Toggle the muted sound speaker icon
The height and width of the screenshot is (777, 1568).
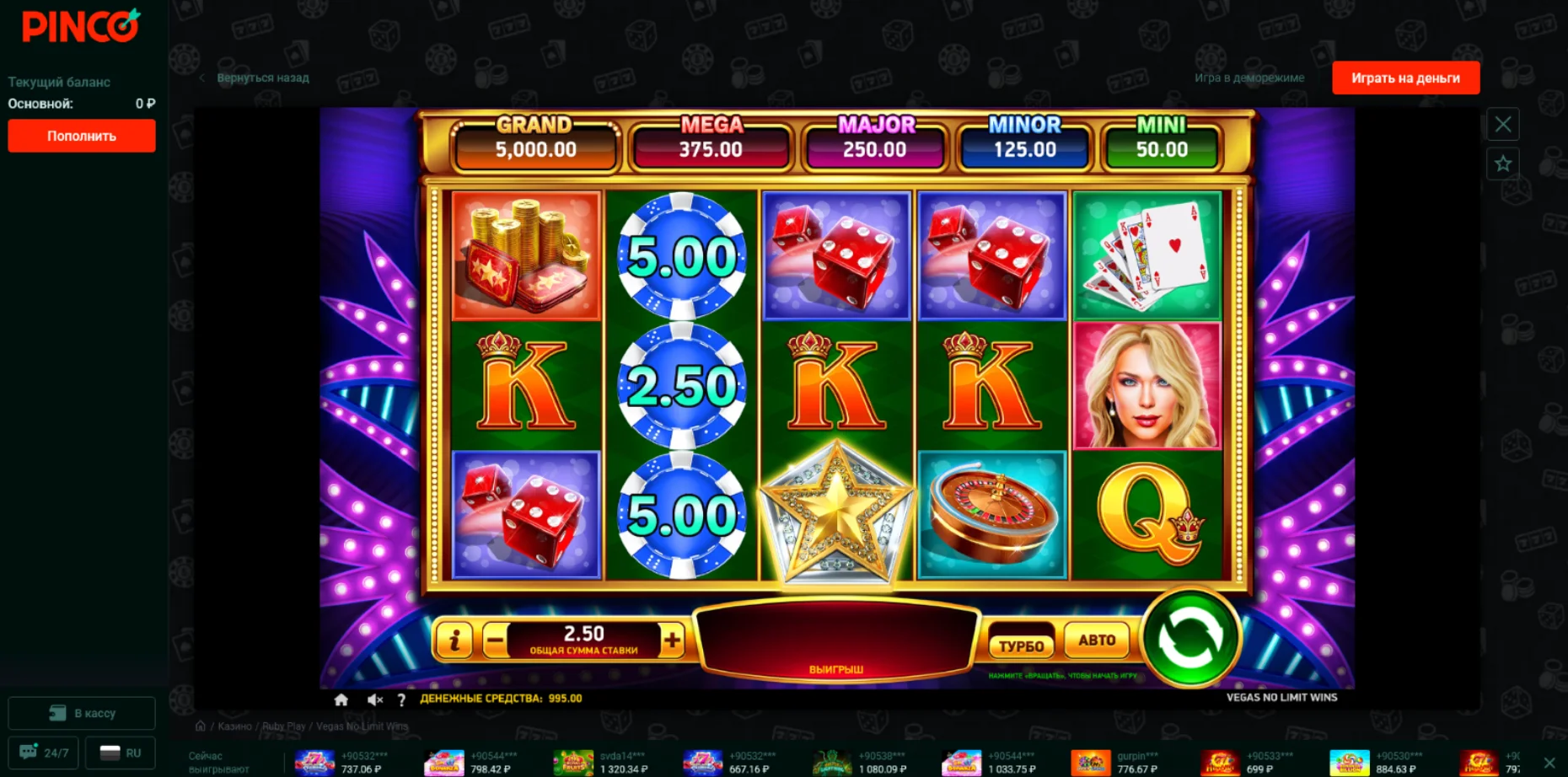point(375,699)
